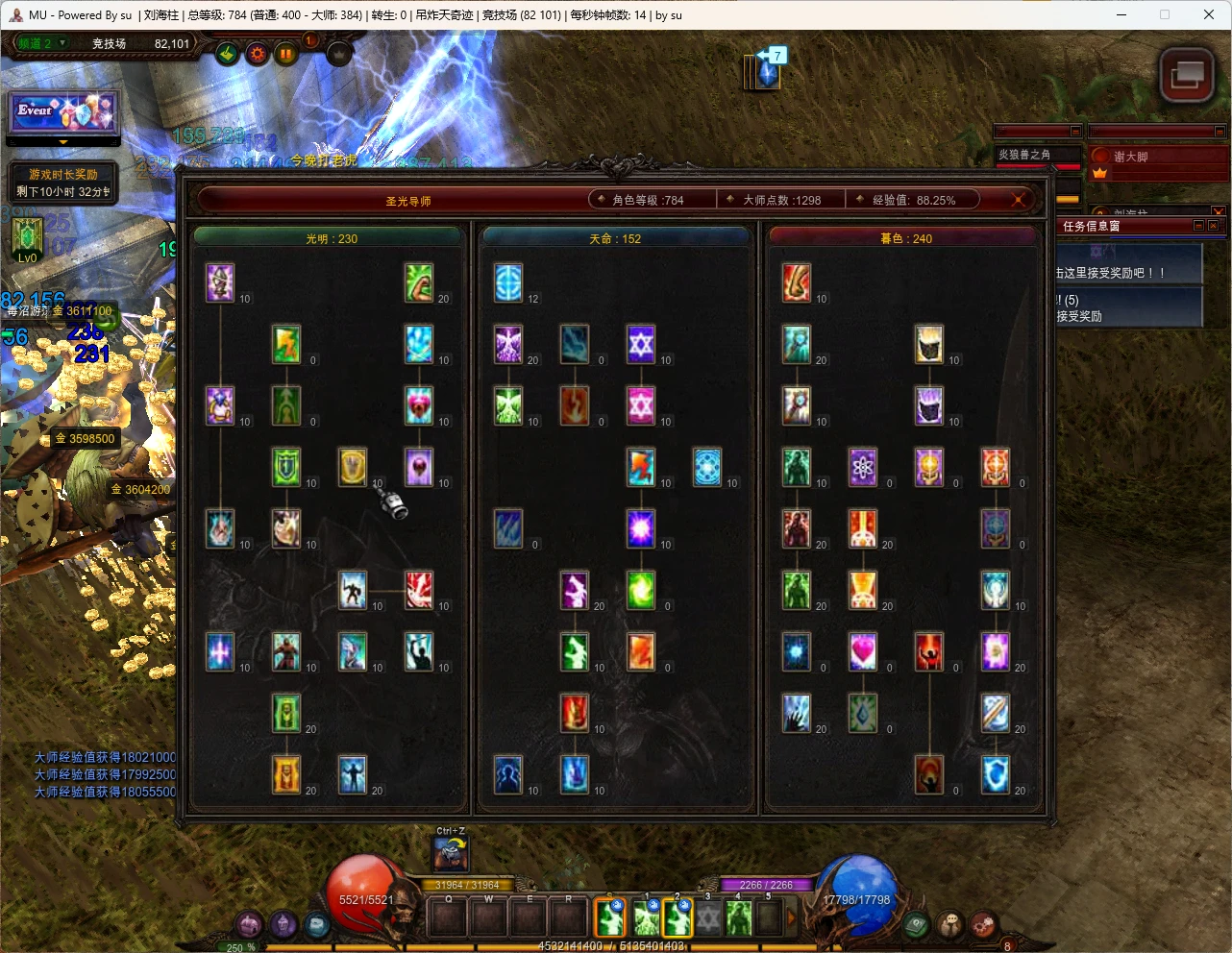Choose the blue shield skill at bottom right
The image size is (1232, 953).
[x=996, y=774]
